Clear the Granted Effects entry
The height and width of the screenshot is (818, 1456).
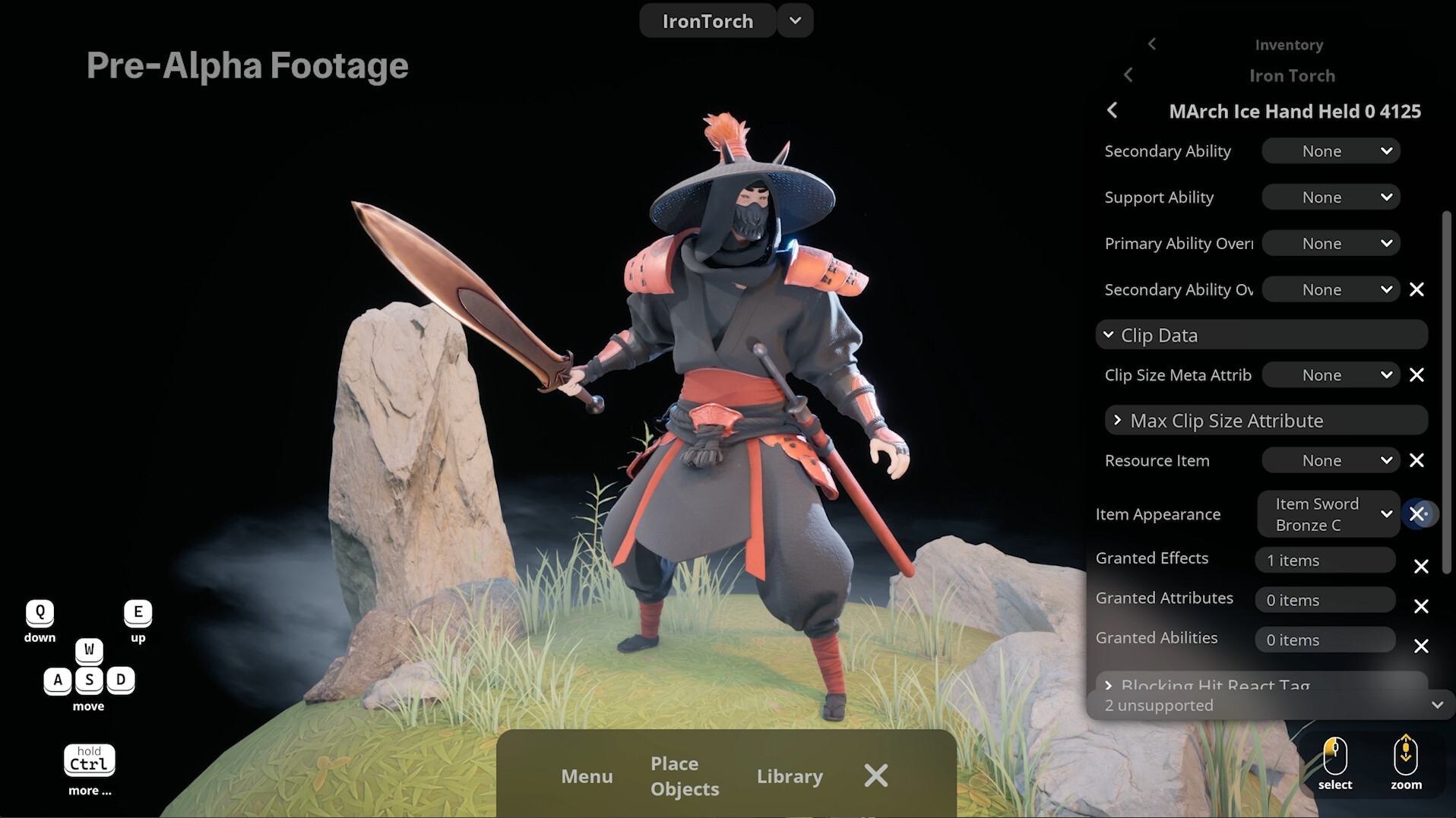(x=1423, y=566)
